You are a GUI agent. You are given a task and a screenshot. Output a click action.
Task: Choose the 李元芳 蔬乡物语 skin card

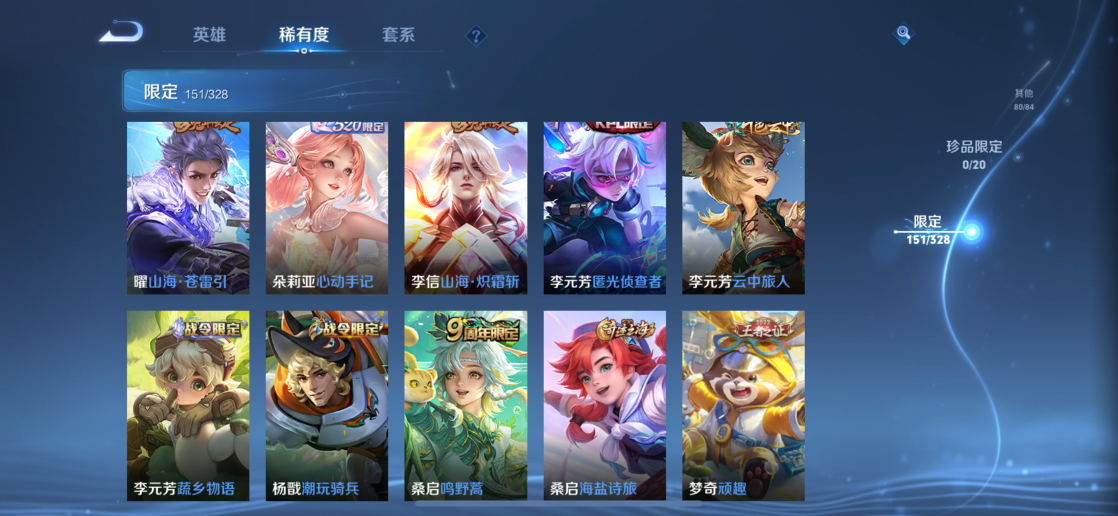pos(188,405)
